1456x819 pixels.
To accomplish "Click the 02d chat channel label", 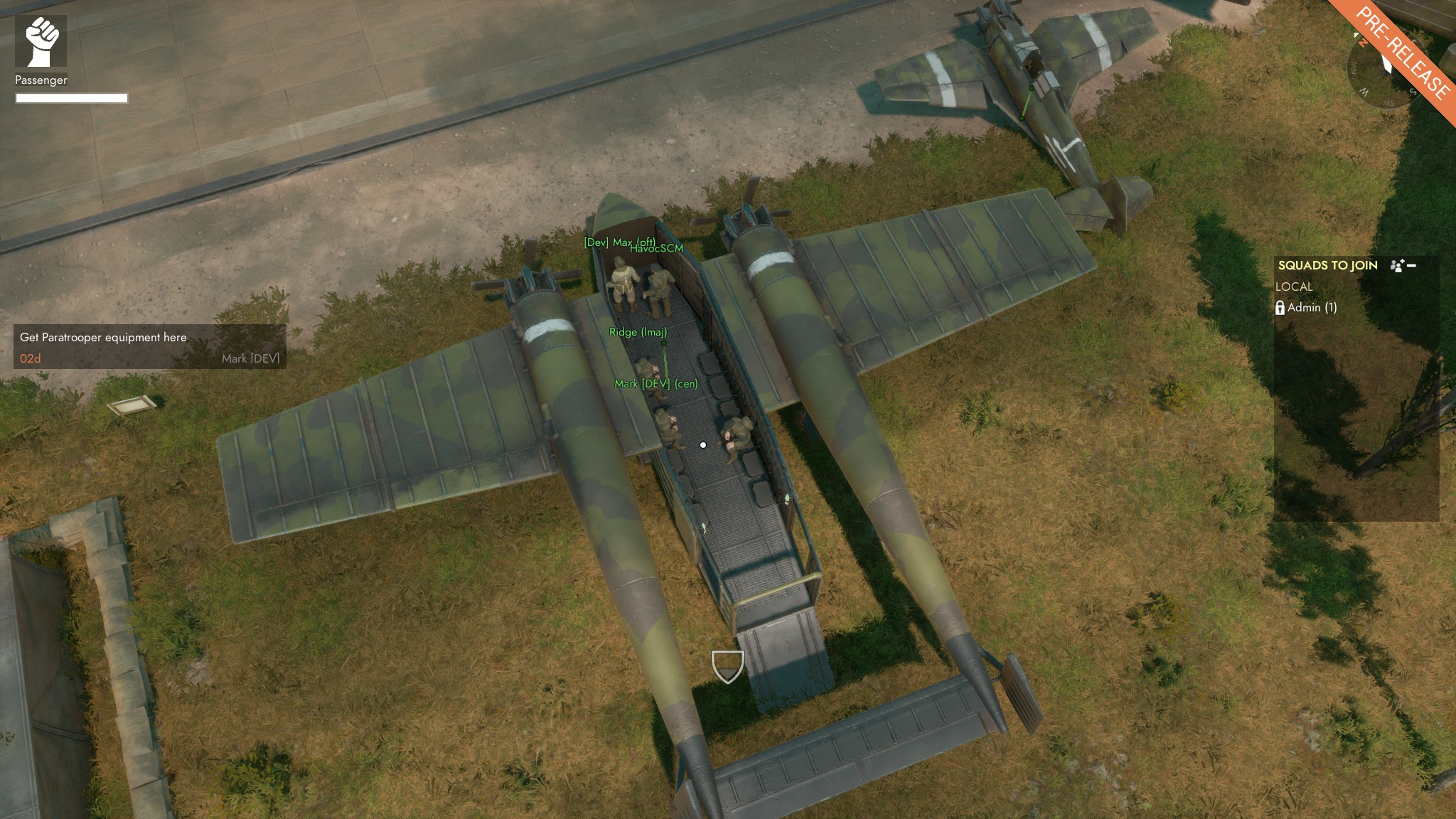I will (x=28, y=358).
